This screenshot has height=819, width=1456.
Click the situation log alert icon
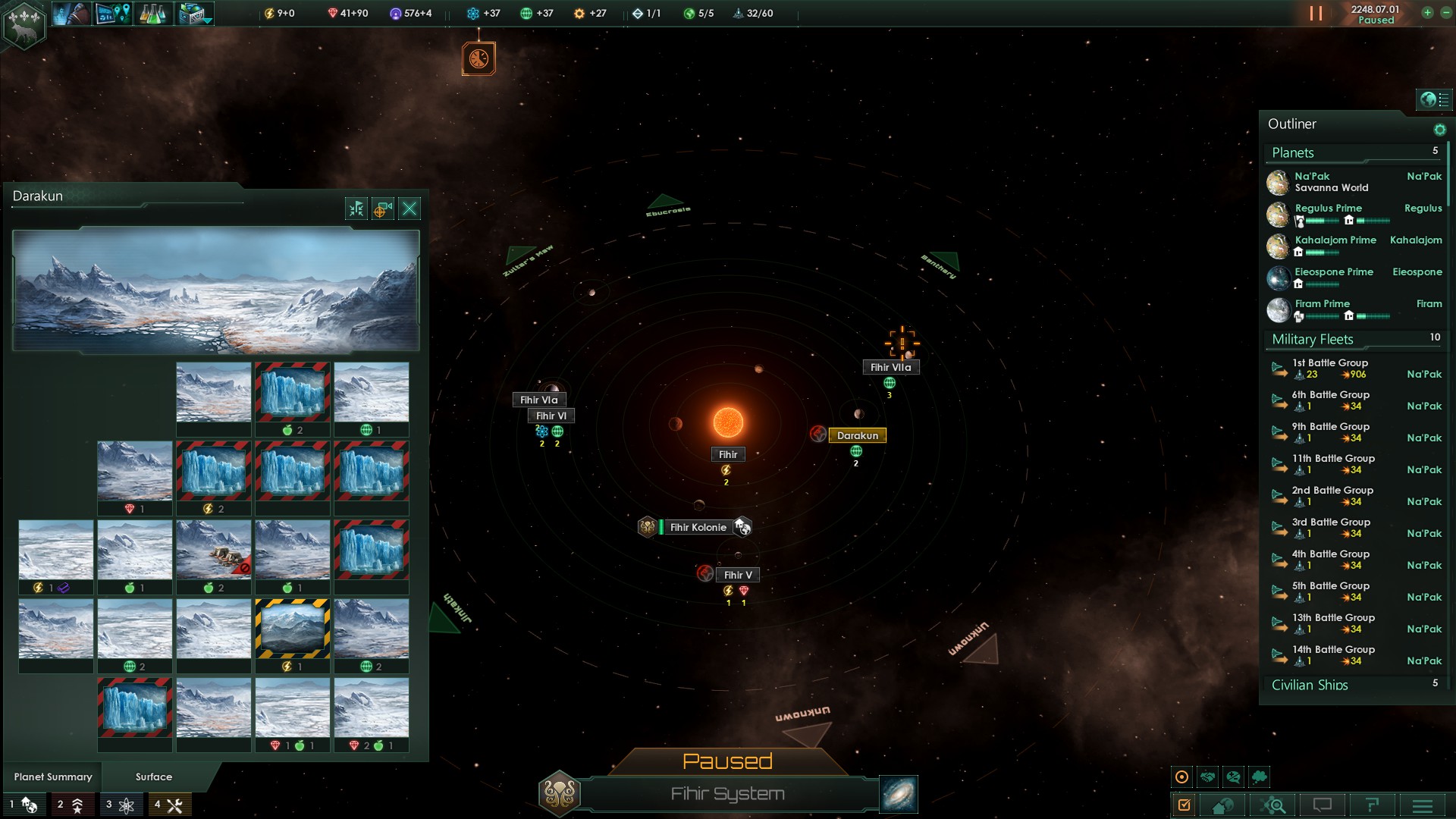pos(479,58)
